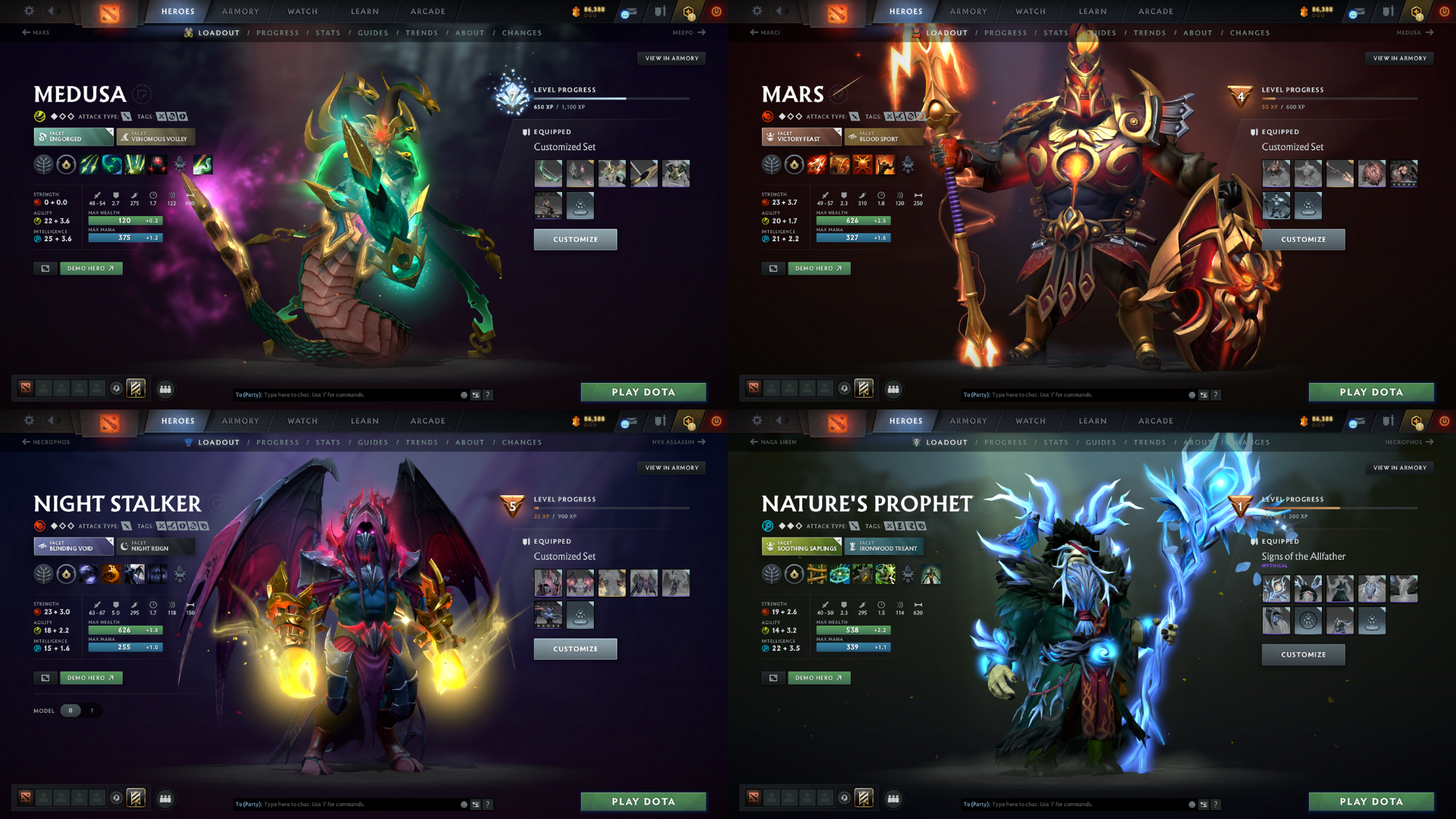
Task: Click the Play Dota button
Action: [x=643, y=392]
